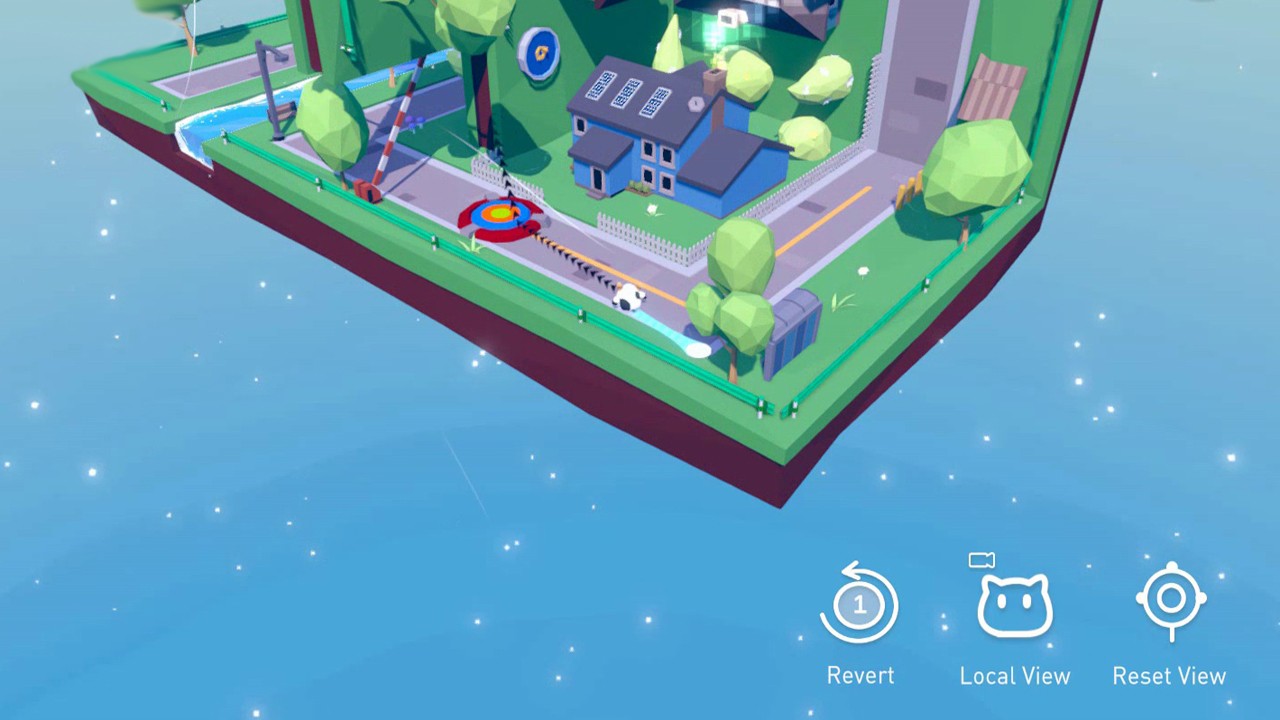Click the Local View cat icon
The height and width of the screenshot is (720, 1280).
pyautogui.click(x=1014, y=605)
